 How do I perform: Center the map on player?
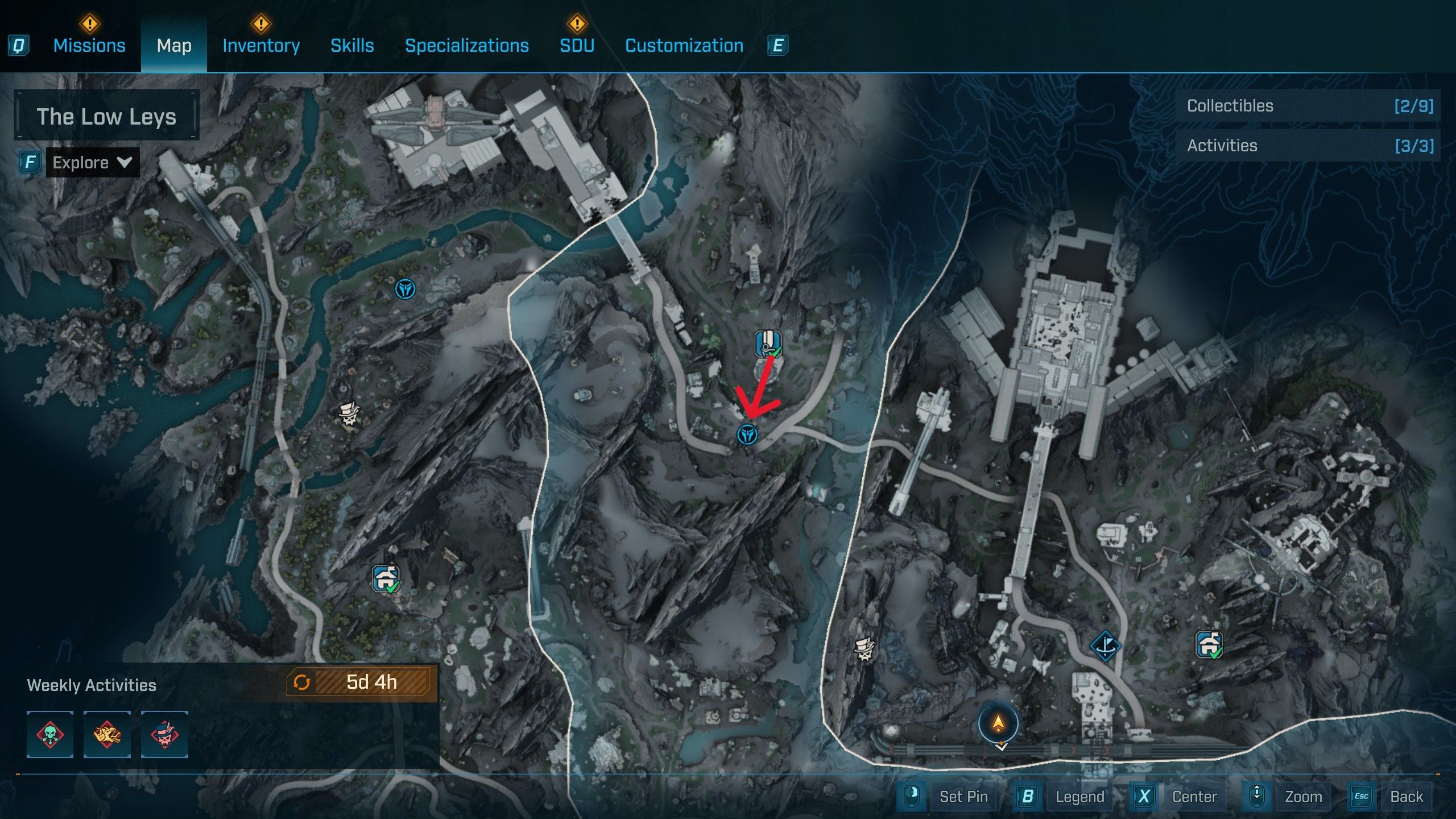[x=1194, y=796]
